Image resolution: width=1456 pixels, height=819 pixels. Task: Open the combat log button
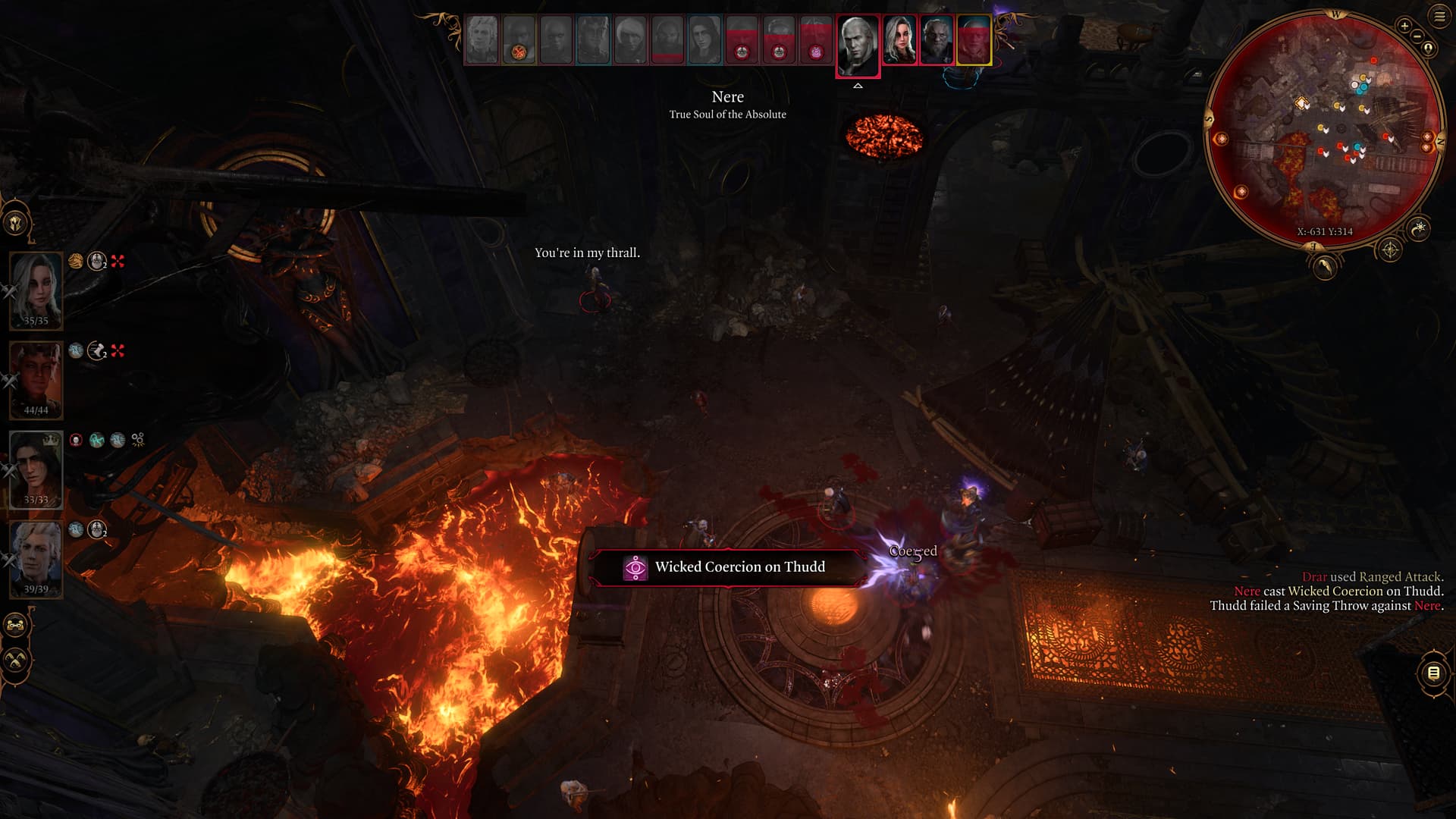click(x=1433, y=673)
